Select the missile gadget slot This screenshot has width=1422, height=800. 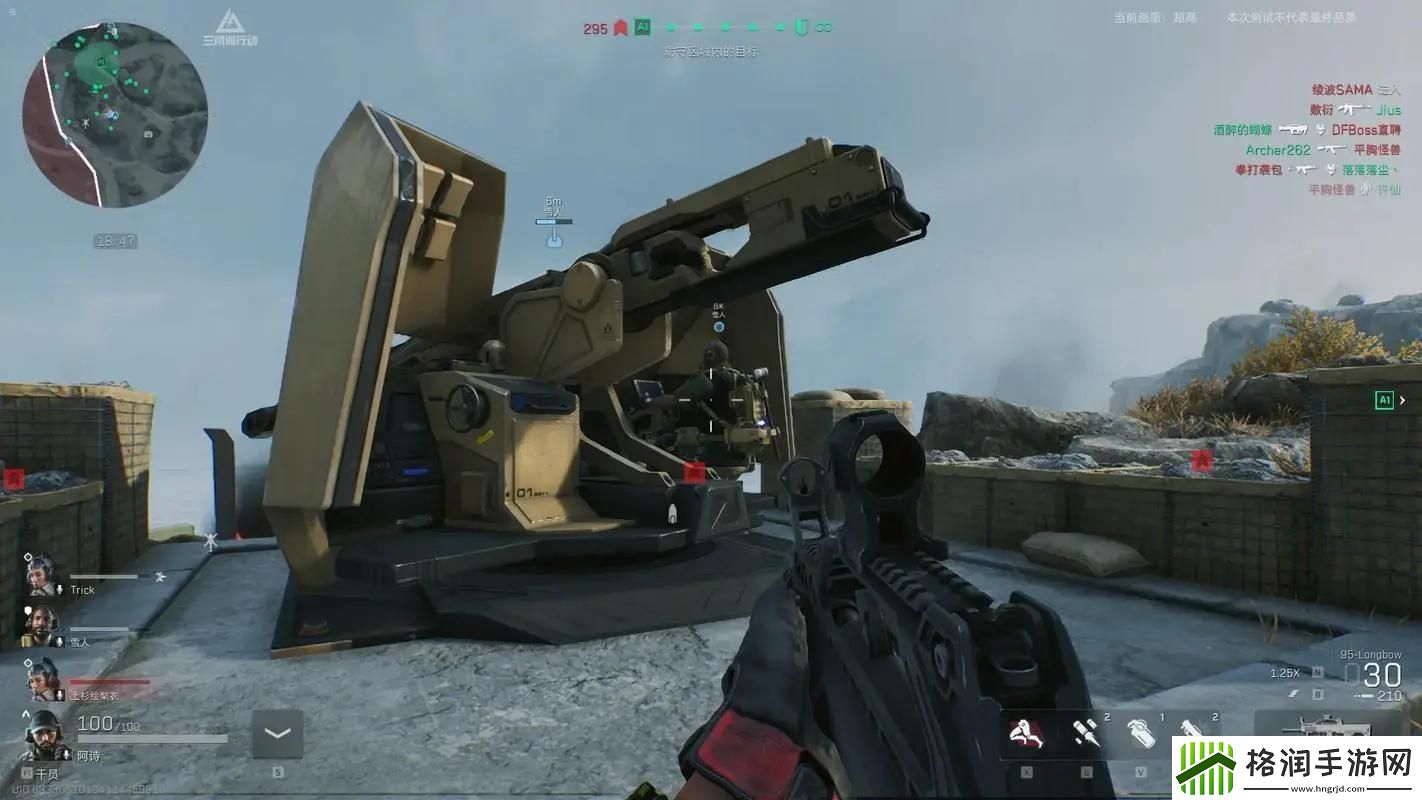click(1085, 733)
